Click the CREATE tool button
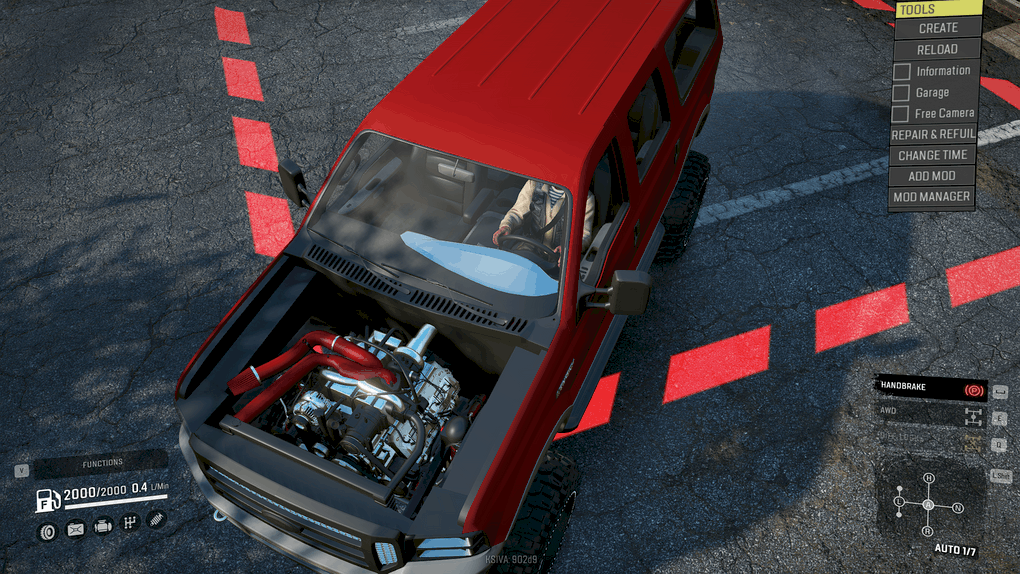 pos(937,28)
